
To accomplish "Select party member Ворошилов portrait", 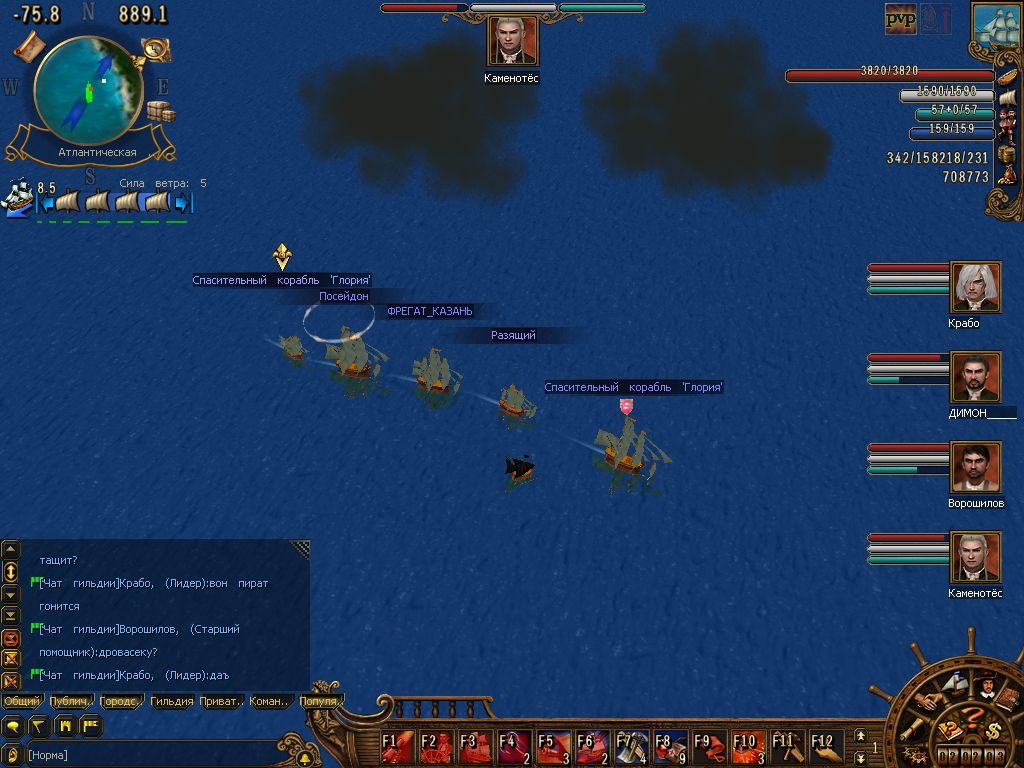I will [x=975, y=468].
